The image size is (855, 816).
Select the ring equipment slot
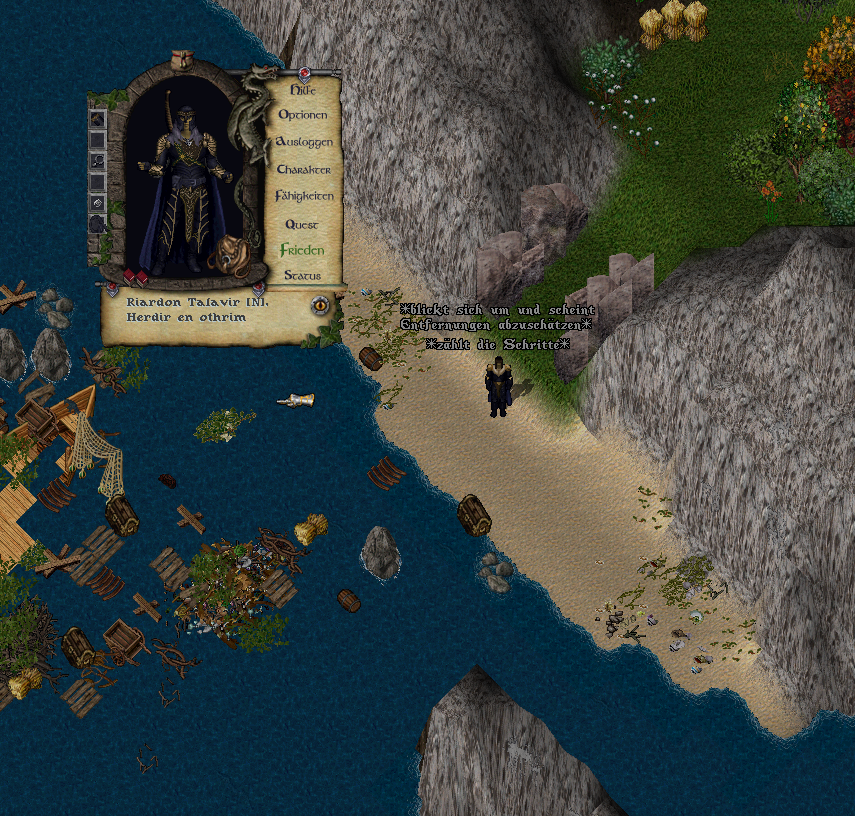pos(98,203)
